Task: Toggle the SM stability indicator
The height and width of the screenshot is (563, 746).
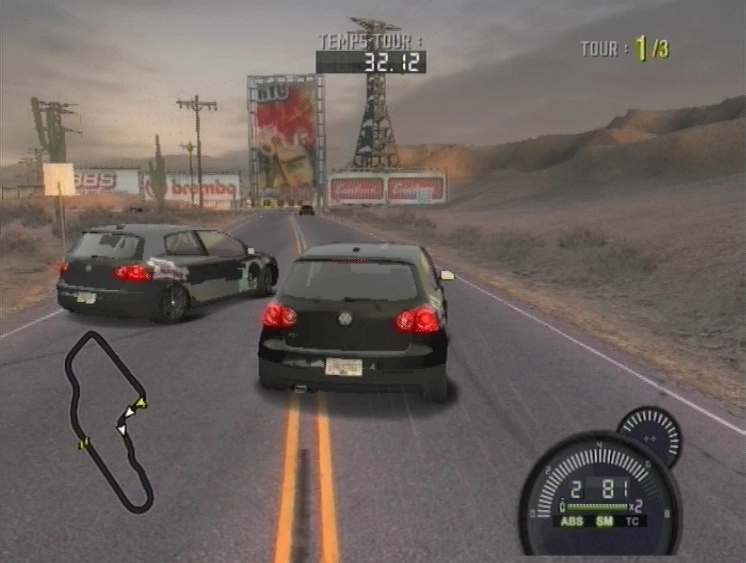Action: pyautogui.click(x=604, y=521)
